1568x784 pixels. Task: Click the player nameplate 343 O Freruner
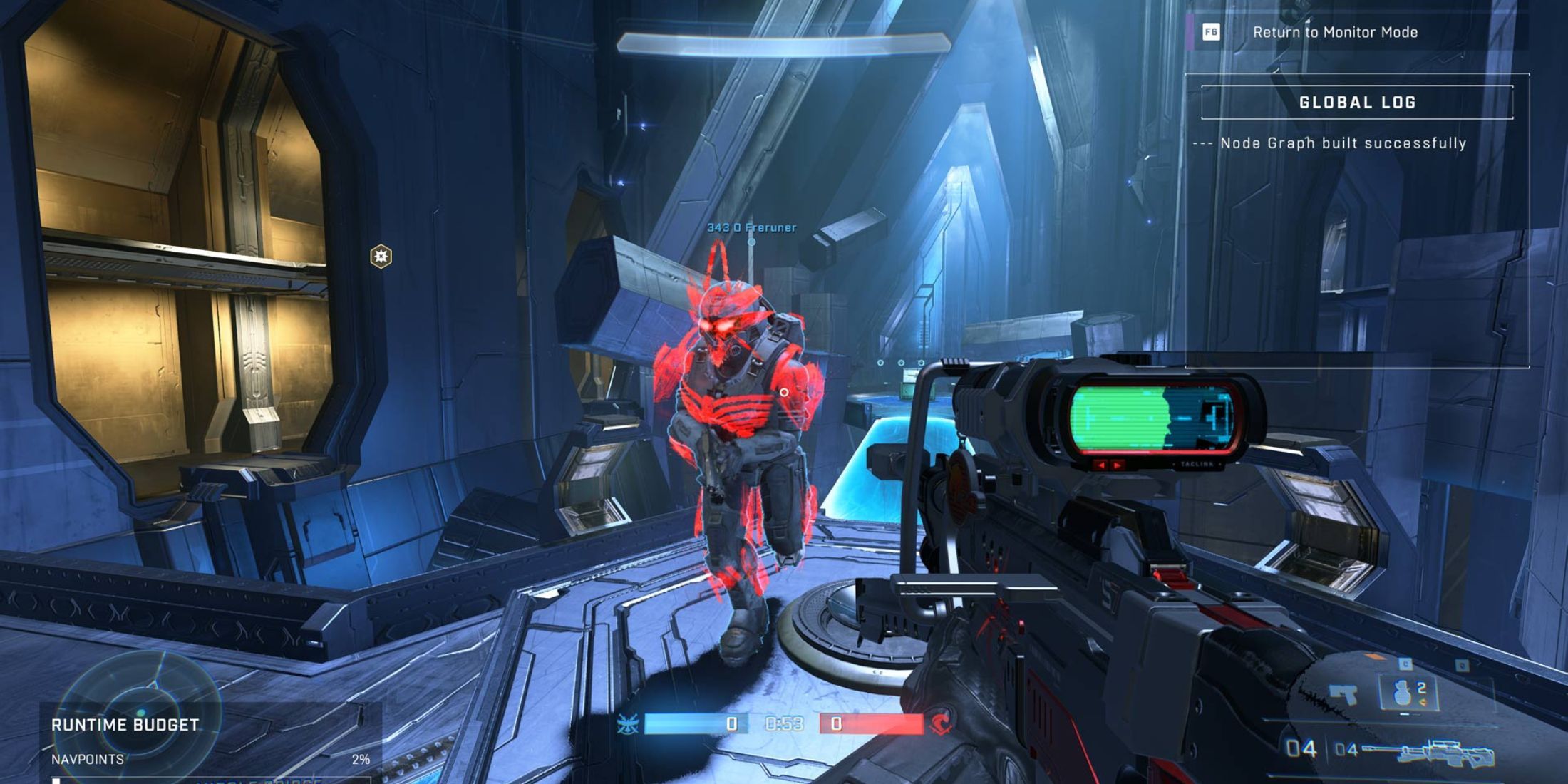point(751,229)
